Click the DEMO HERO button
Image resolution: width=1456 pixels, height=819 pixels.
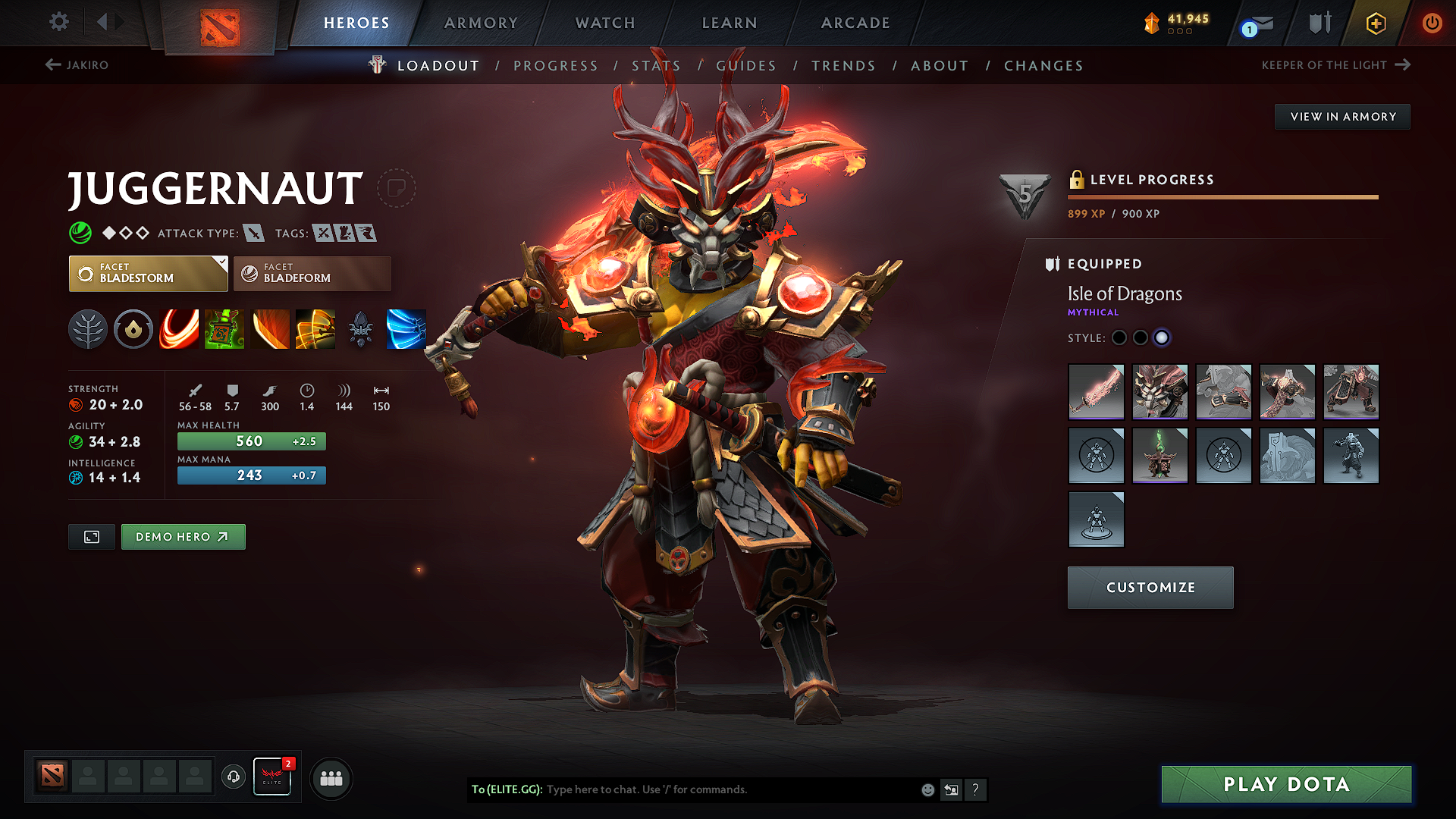coord(183,536)
